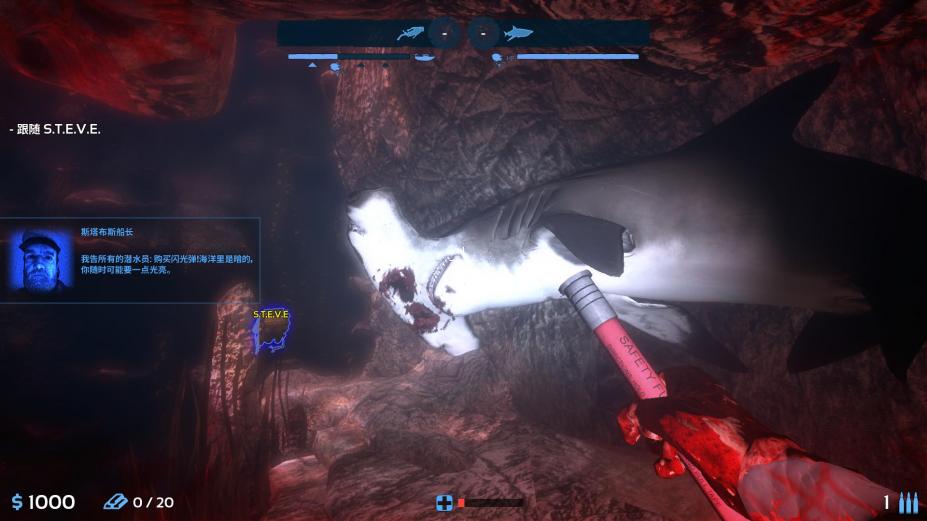This screenshot has height=521, width=927.
Task: Click the shark team icon in scoreboard
Action: [x=518, y=33]
